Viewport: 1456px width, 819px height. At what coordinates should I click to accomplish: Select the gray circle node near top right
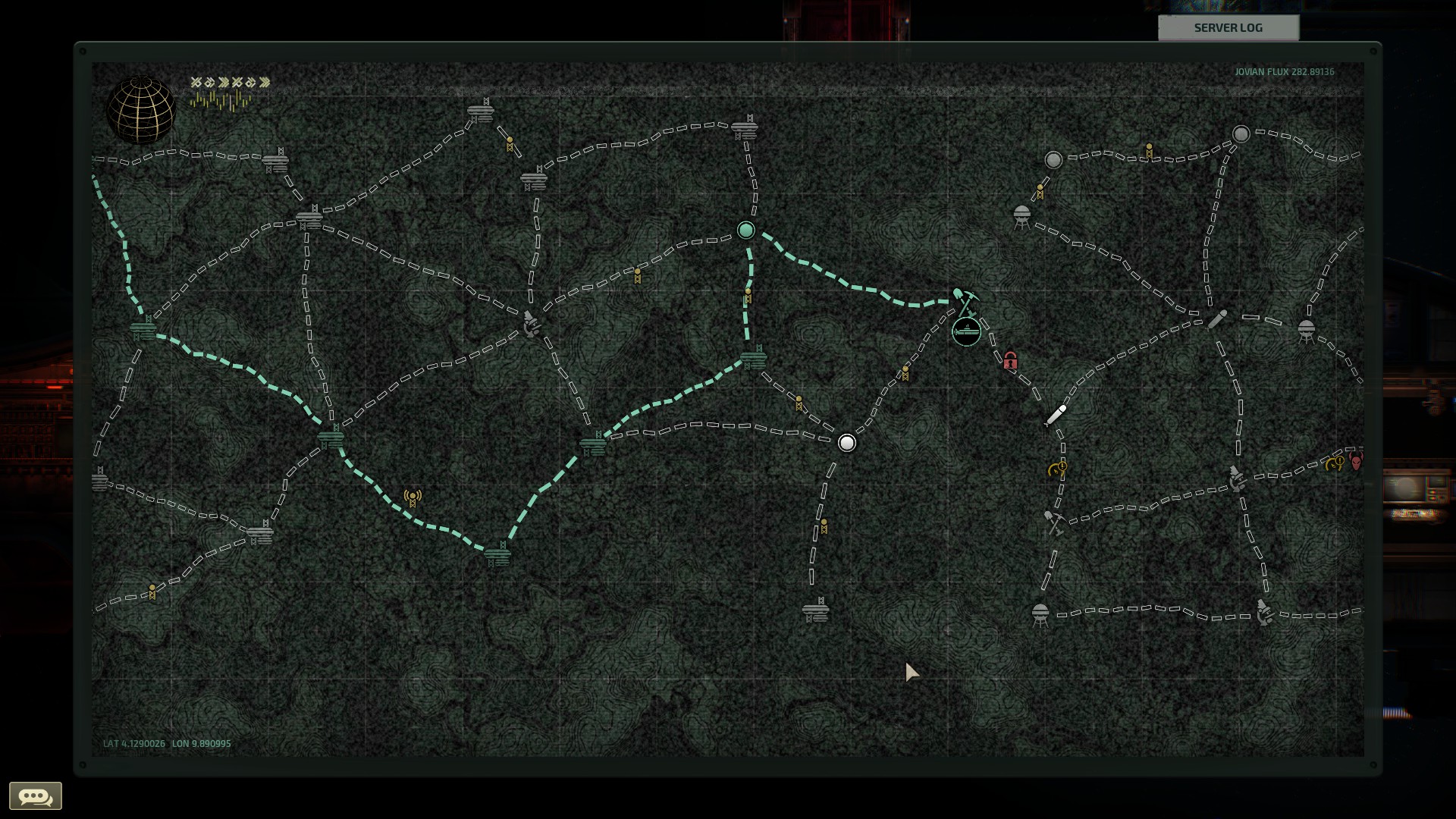1241,133
